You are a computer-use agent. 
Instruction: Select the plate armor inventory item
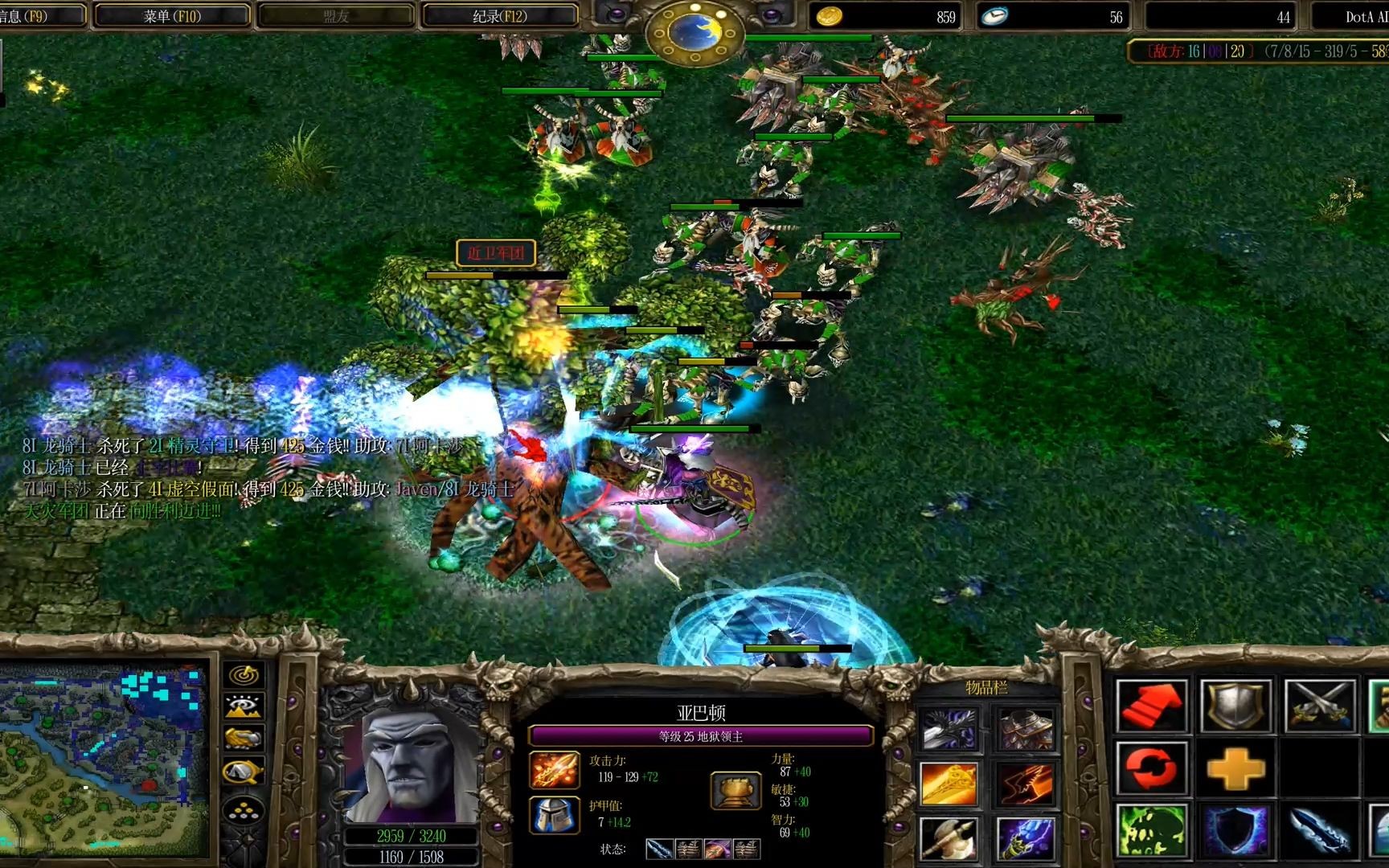click(x=1024, y=730)
